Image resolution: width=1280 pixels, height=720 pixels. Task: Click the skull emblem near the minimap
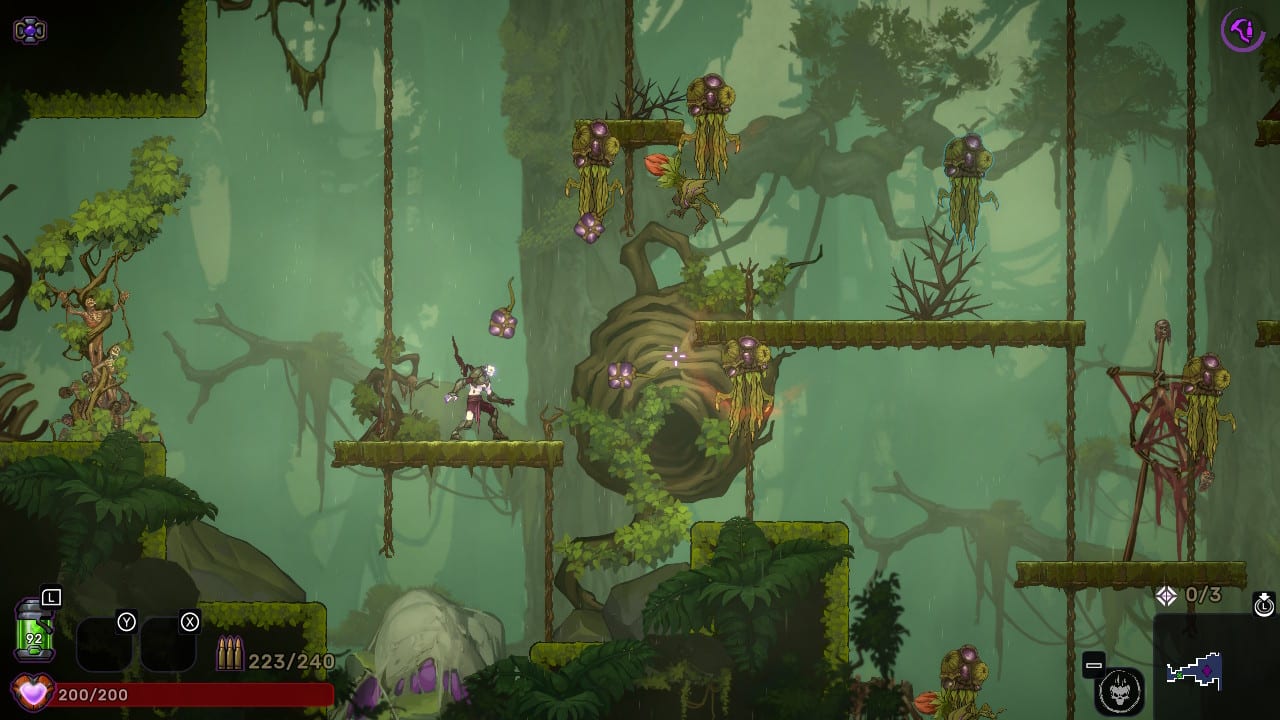pyautogui.click(x=1120, y=690)
